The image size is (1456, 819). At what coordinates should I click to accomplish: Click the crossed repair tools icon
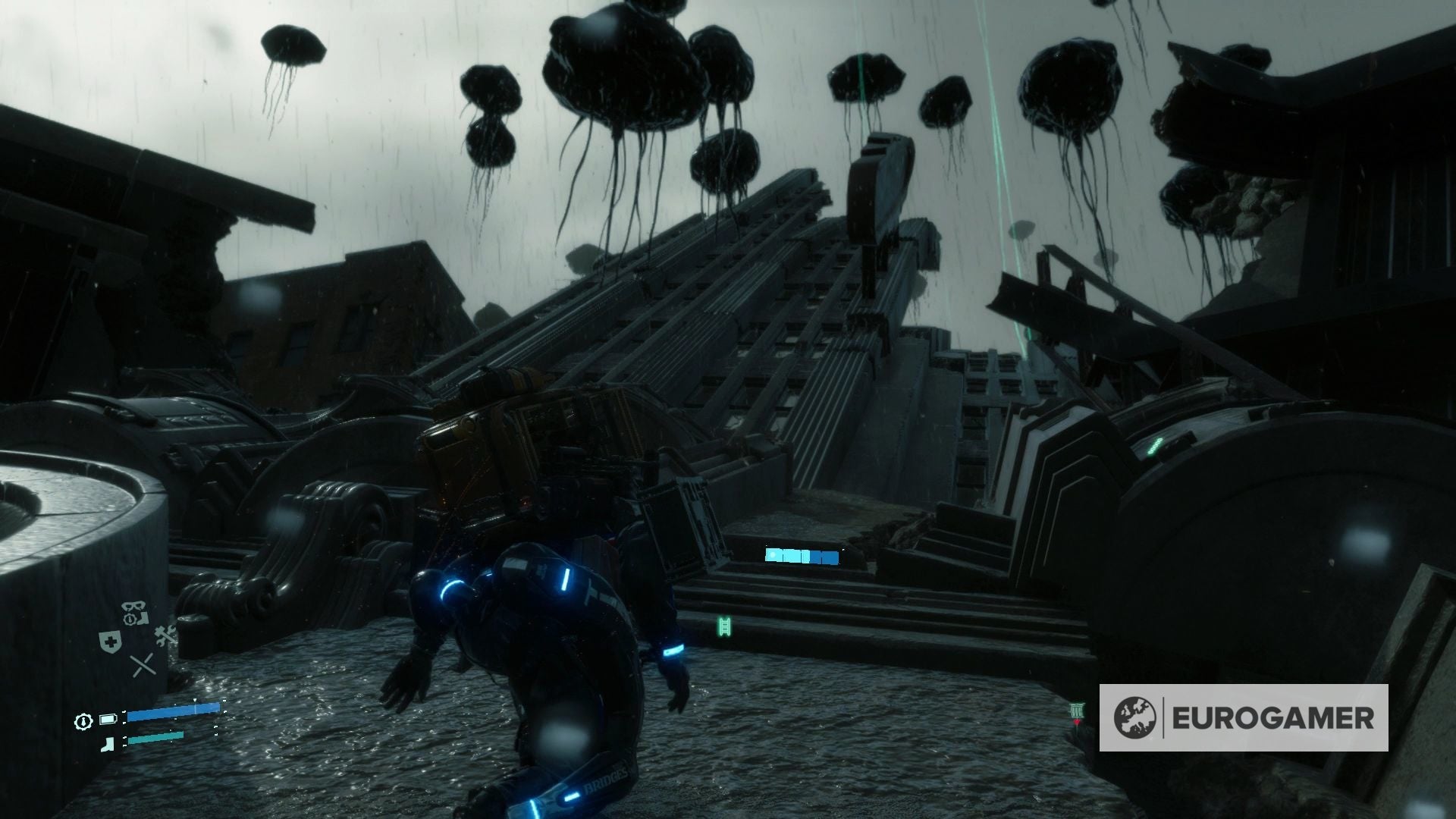[165, 635]
